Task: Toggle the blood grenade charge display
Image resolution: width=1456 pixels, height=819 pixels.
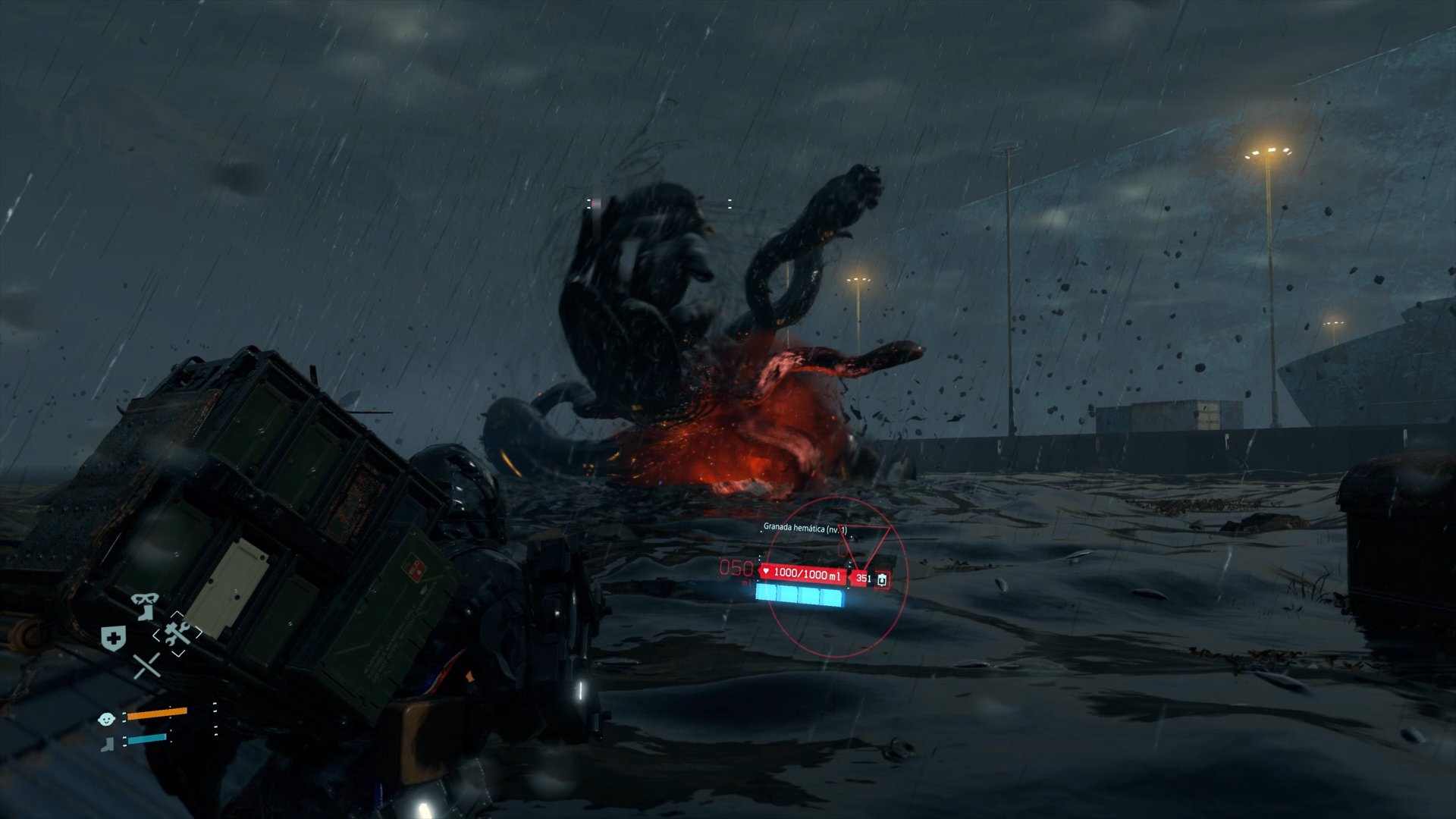Action: tap(799, 596)
